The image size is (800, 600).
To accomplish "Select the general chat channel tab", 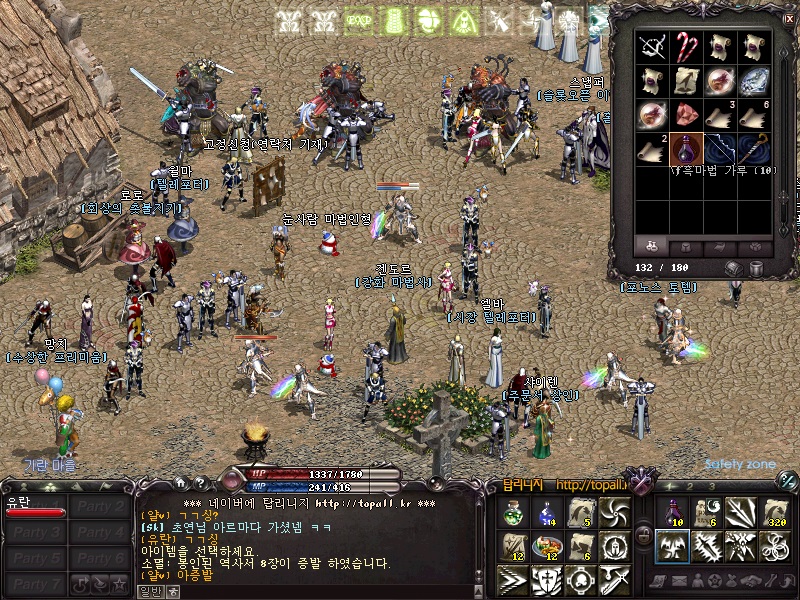I will click(x=149, y=591).
